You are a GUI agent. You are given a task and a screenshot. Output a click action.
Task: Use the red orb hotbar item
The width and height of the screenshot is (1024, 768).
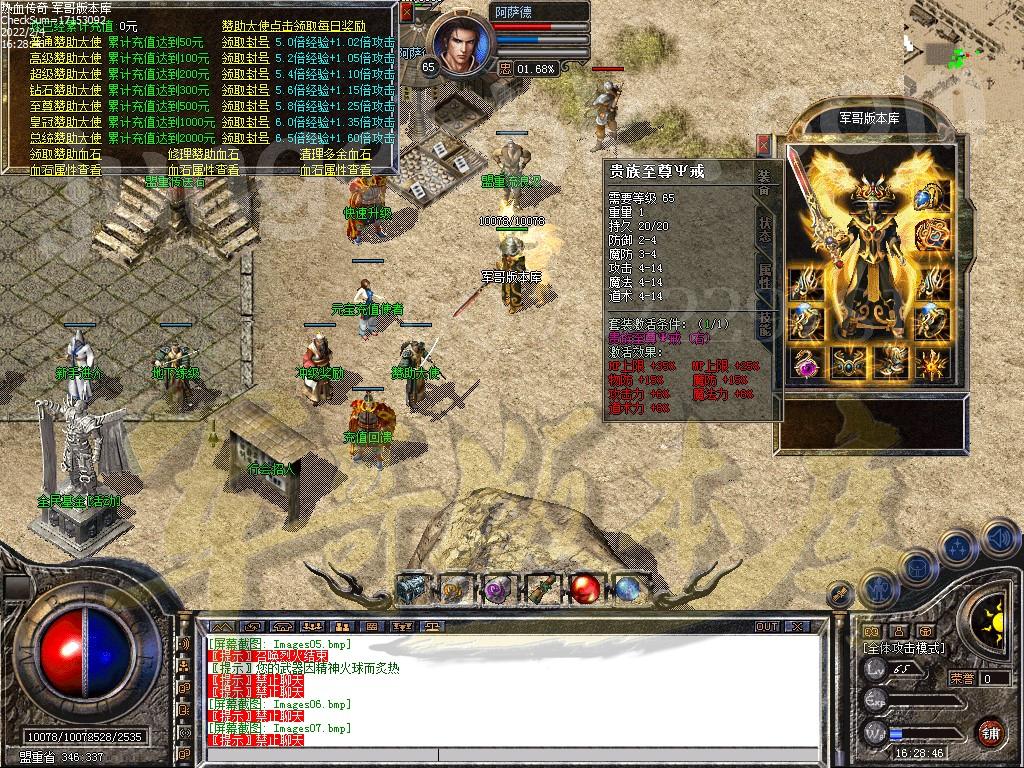coord(584,589)
